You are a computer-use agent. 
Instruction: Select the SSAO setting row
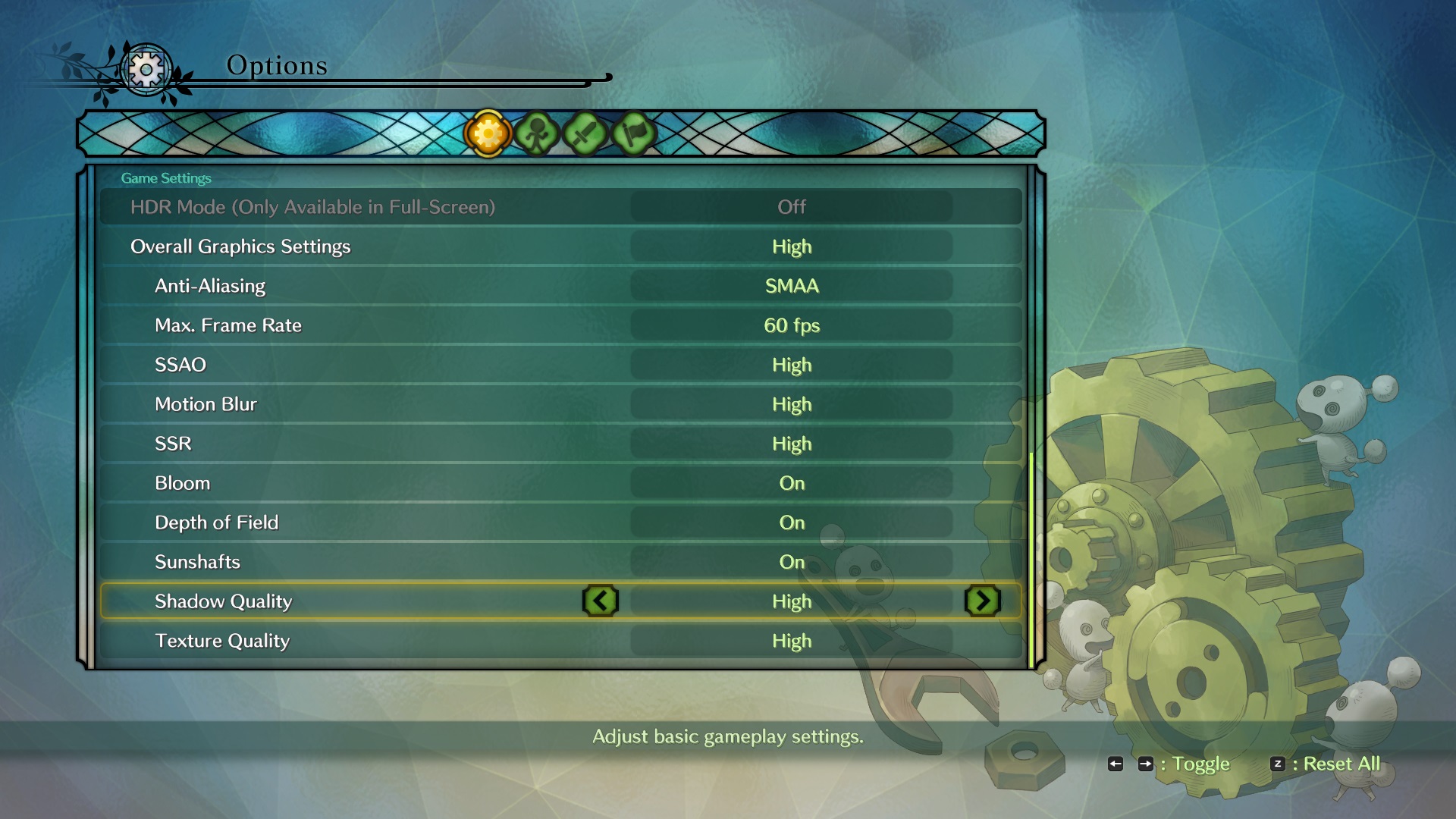561,365
